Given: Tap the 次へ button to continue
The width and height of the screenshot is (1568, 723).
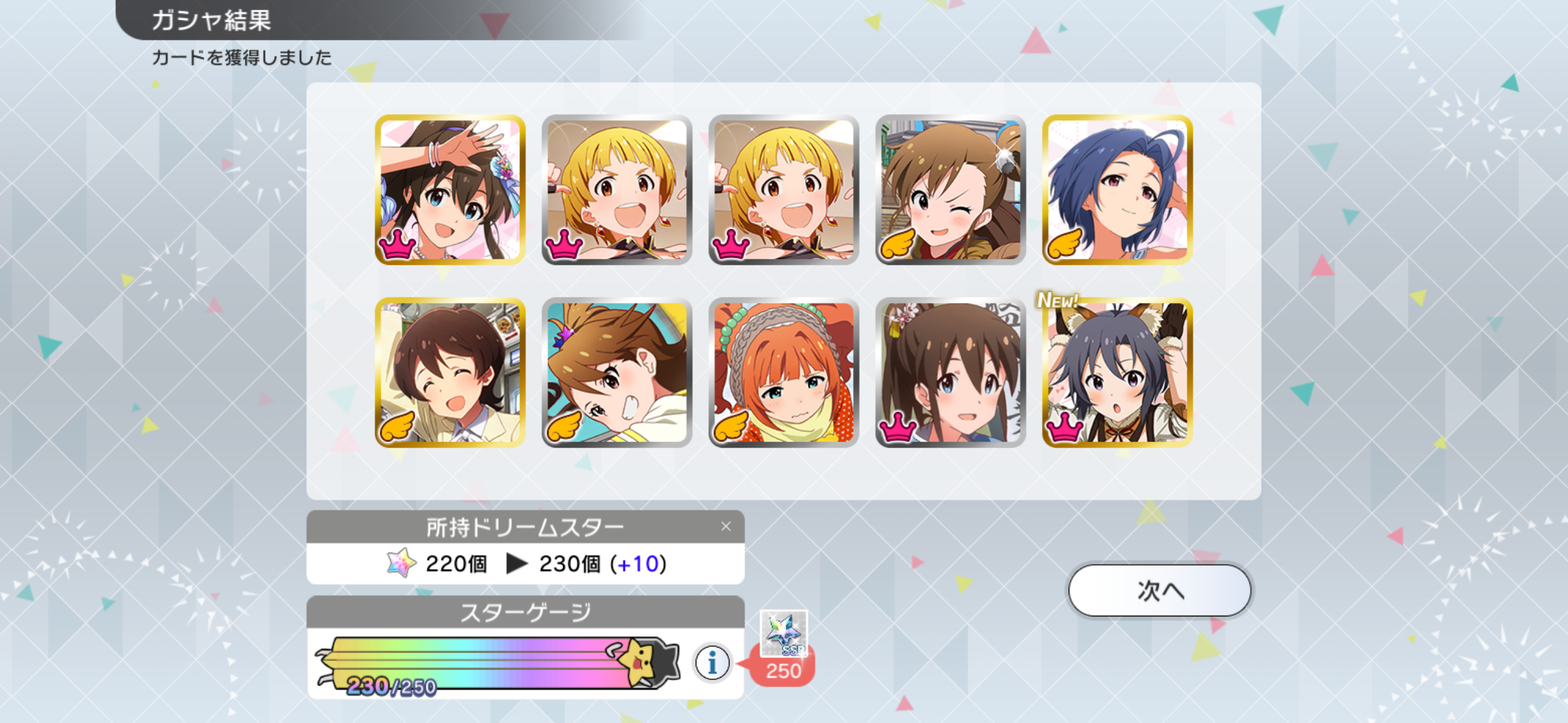Looking at the screenshot, I should point(1159,590).
